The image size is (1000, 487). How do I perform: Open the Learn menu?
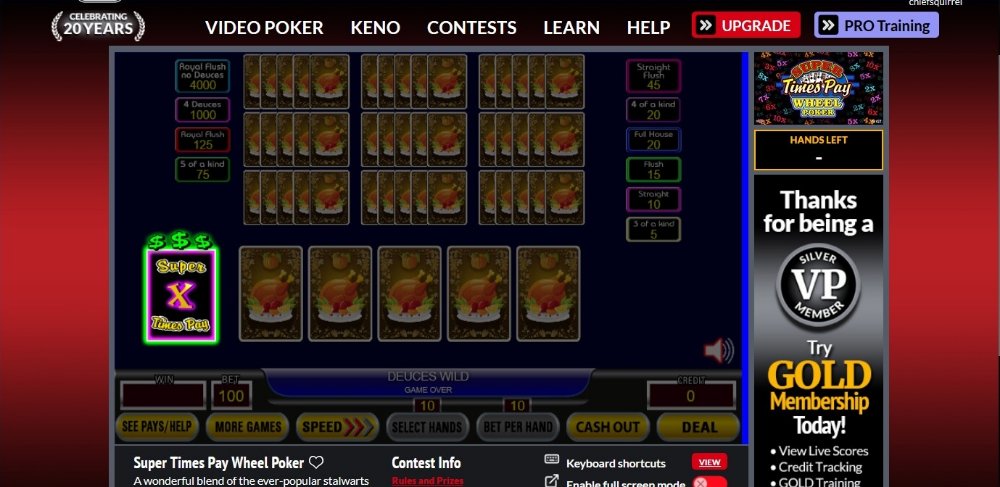click(x=571, y=27)
